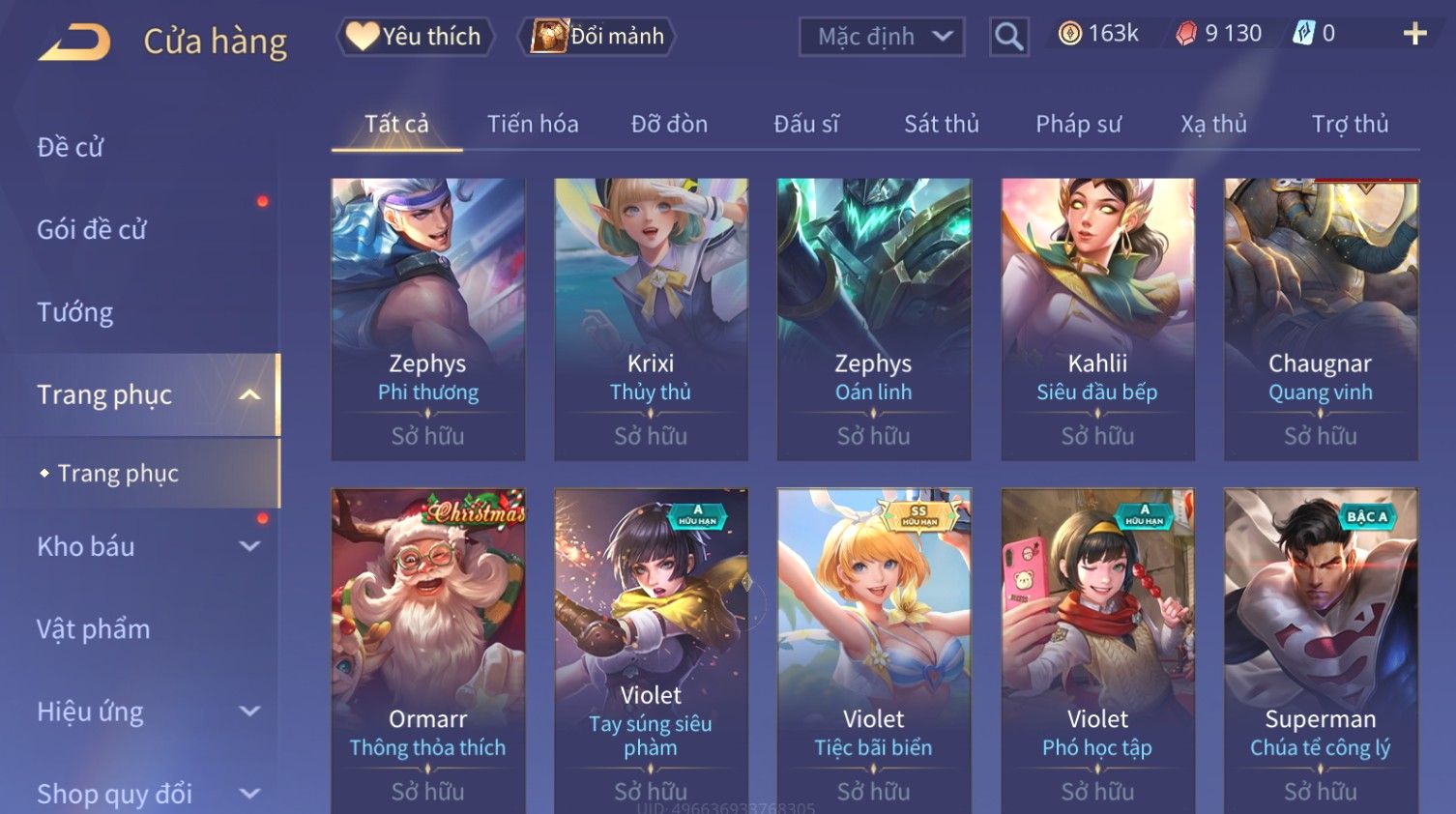Expand the Kho báu menu section

click(x=145, y=546)
